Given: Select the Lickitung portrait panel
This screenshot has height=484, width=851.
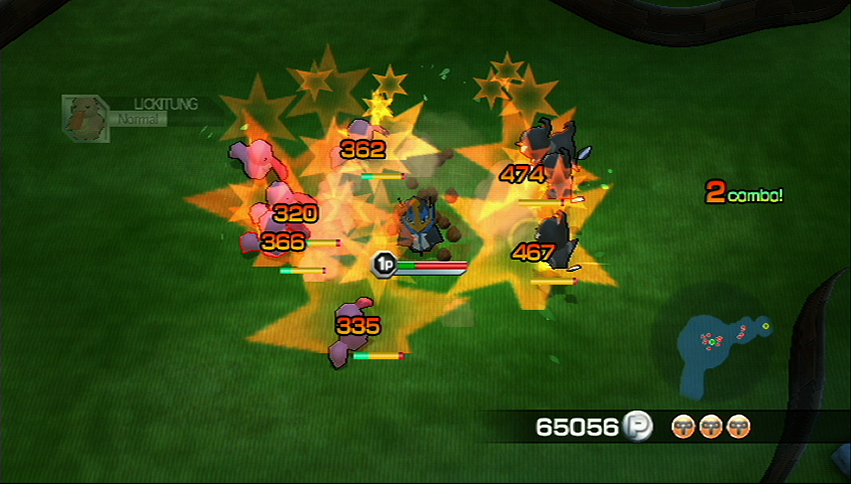Looking at the screenshot, I should click(84, 118).
